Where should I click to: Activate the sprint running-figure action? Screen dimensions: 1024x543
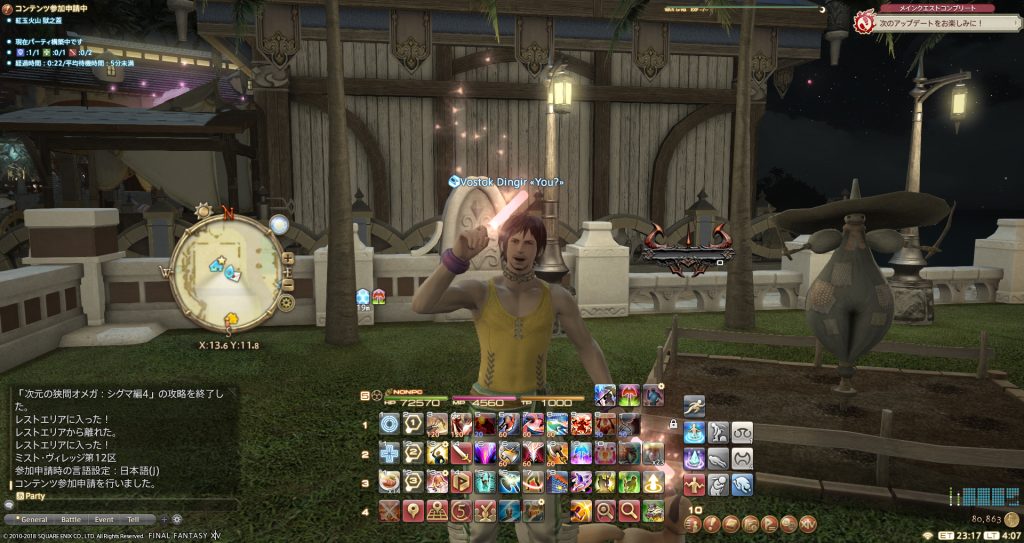pyautogui.click(x=695, y=405)
